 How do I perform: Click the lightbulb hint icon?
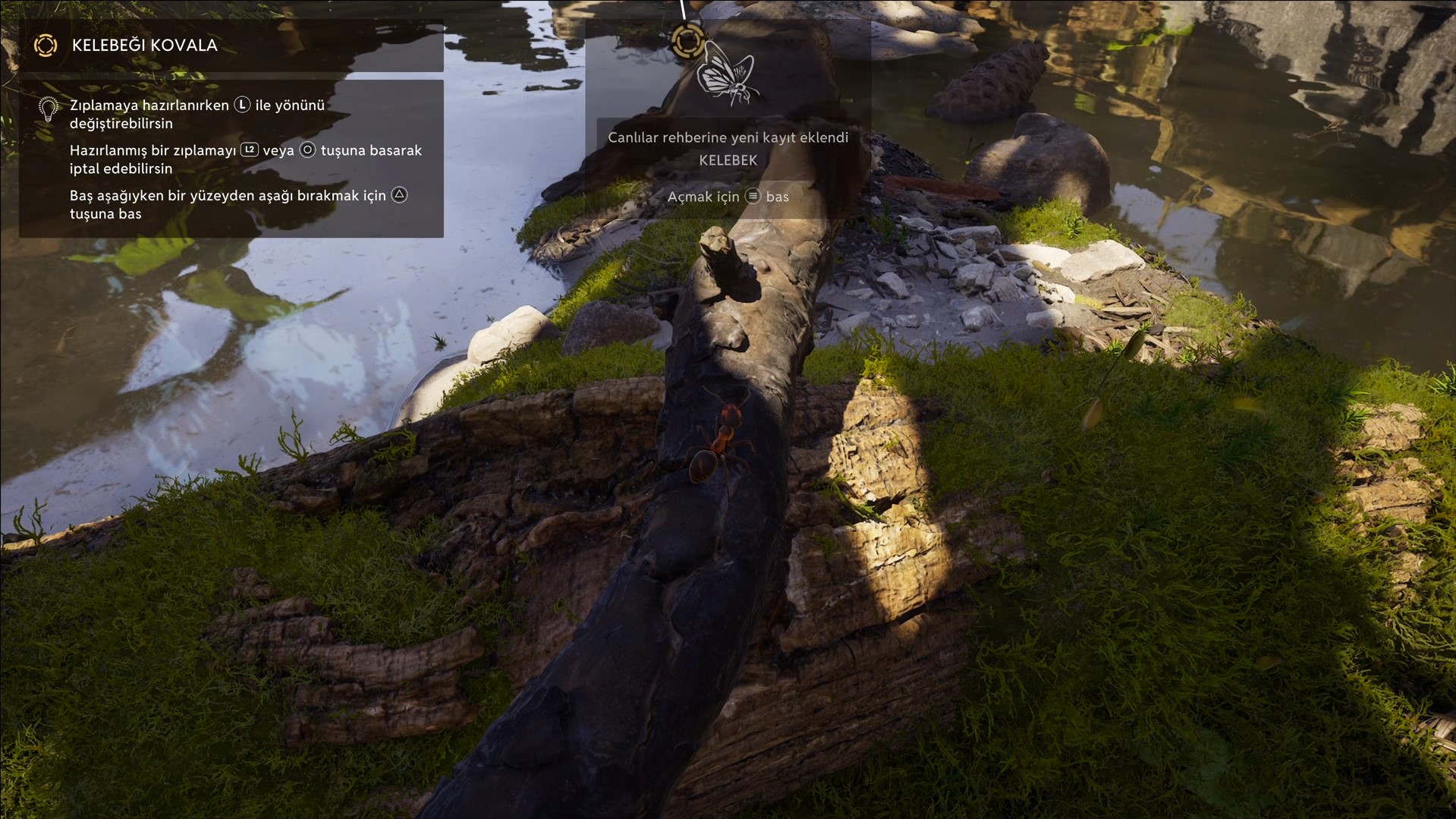tap(49, 109)
